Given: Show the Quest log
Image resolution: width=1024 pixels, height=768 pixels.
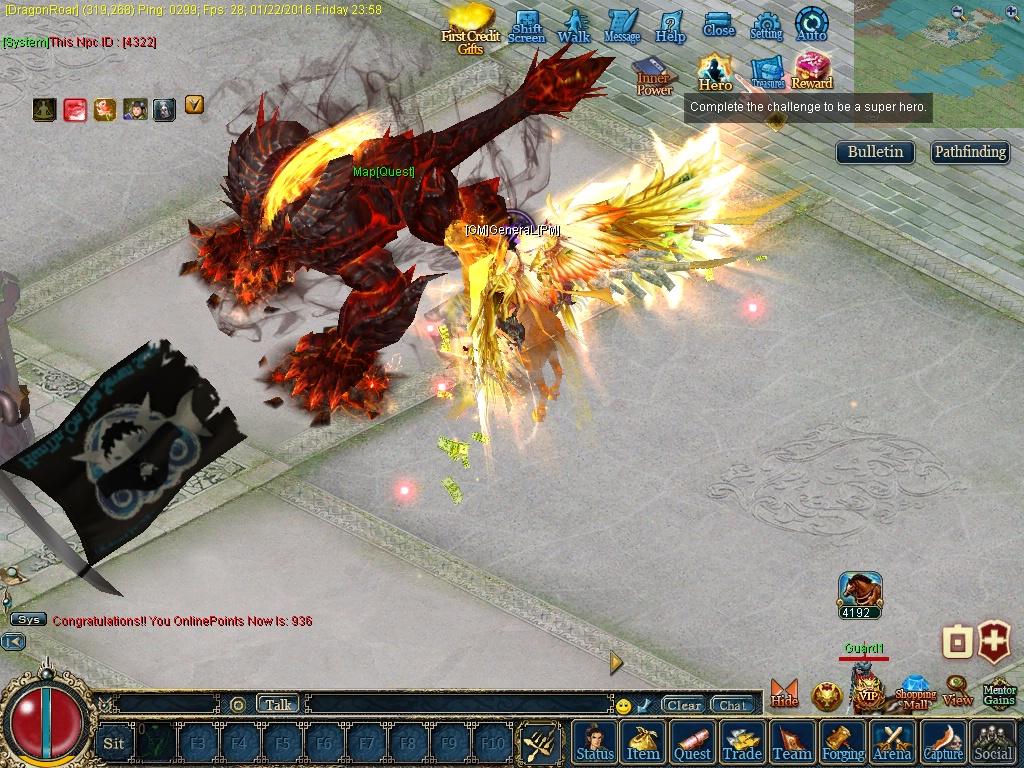Looking at the screenshot, I should point(692,742).
